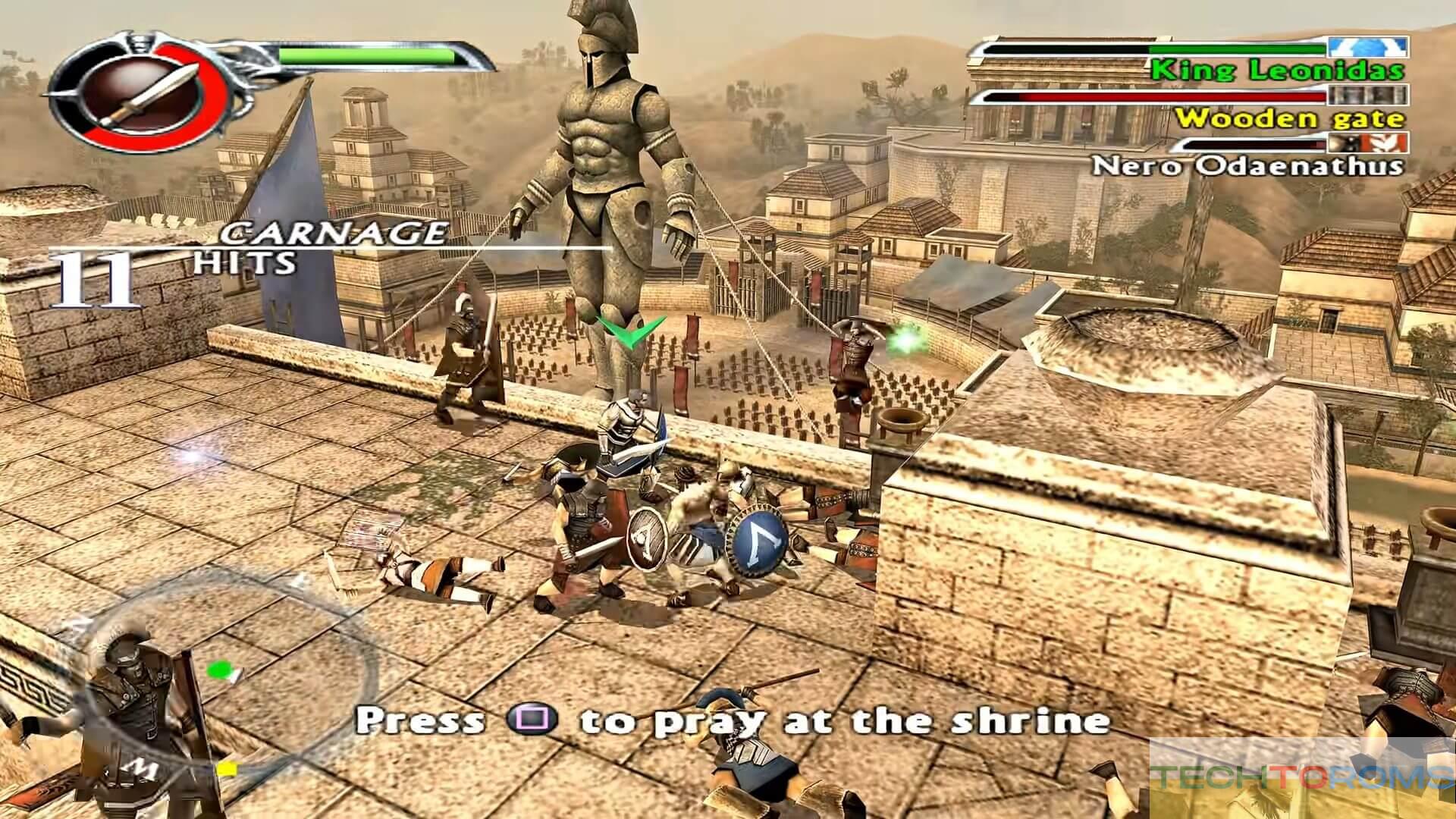Screen dimensions: 1456x819
Task: Select the Nero Odaenathus objective label
Action: 1247,165
